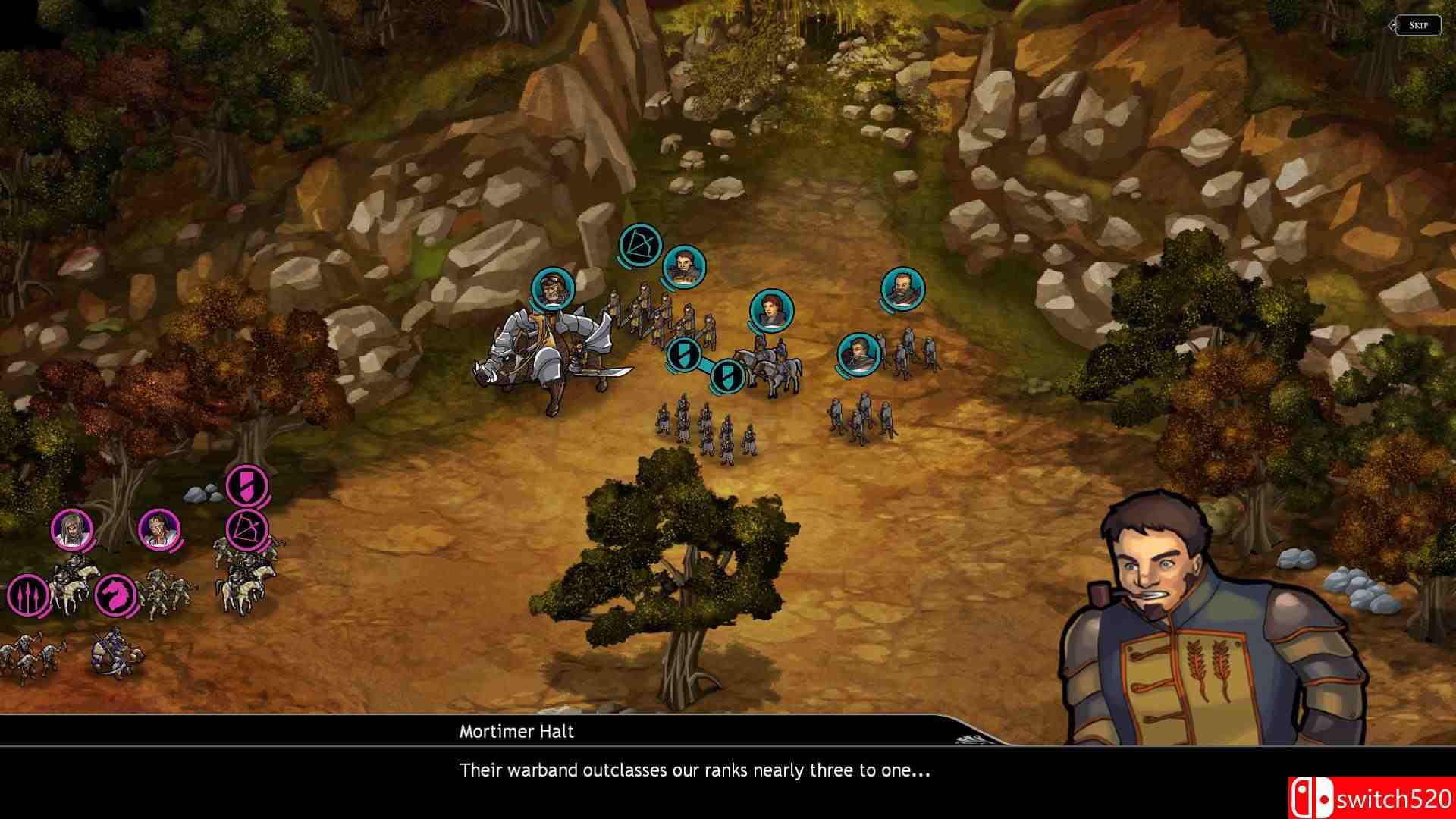Choose the pink shield unit marker
This screenshot has width=1456, height=819.
[x=247, y=485]
